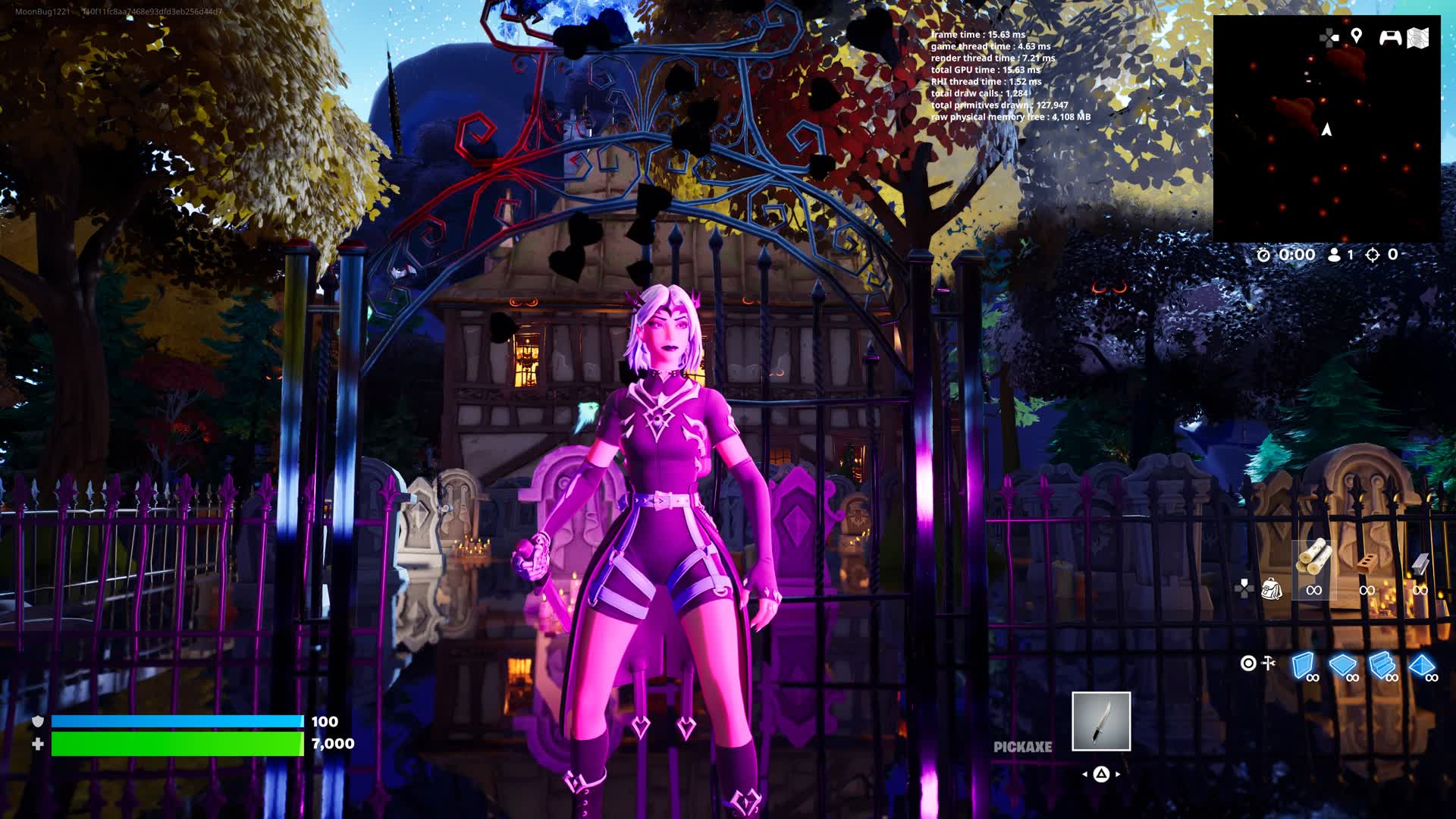Place a marker using the pin icon
The height and width of the screenshot is (819, 1456).
click(x=1357, y=36)
